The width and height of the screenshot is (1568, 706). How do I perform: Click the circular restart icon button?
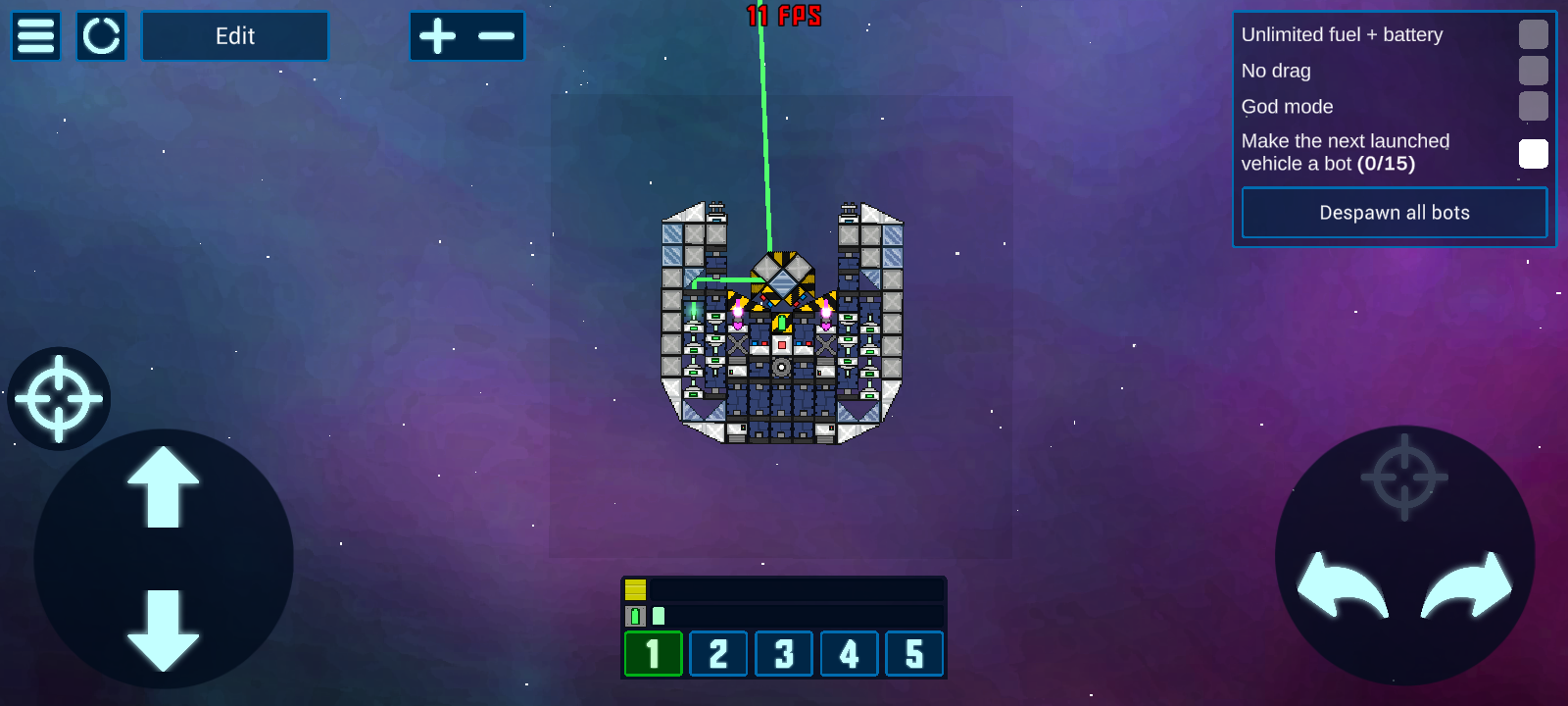[x=101, y=36]
